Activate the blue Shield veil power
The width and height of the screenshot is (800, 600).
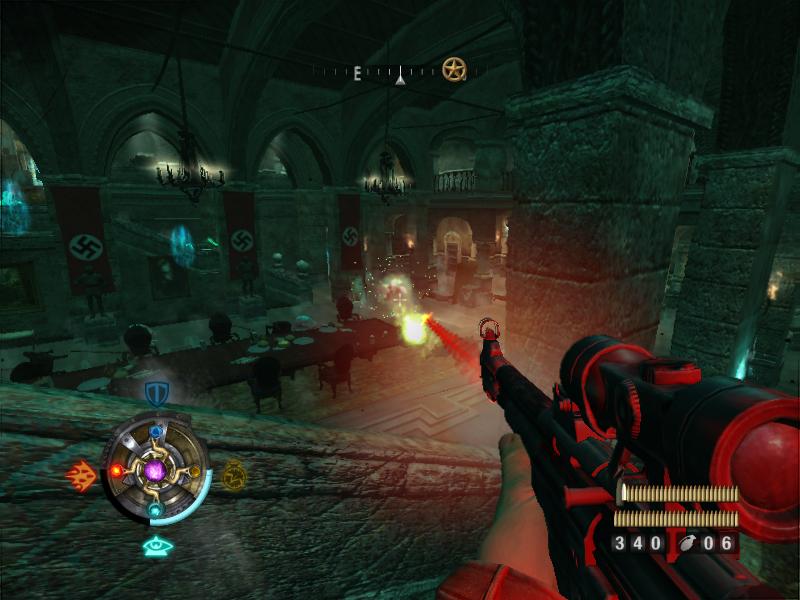coord(155,392)
